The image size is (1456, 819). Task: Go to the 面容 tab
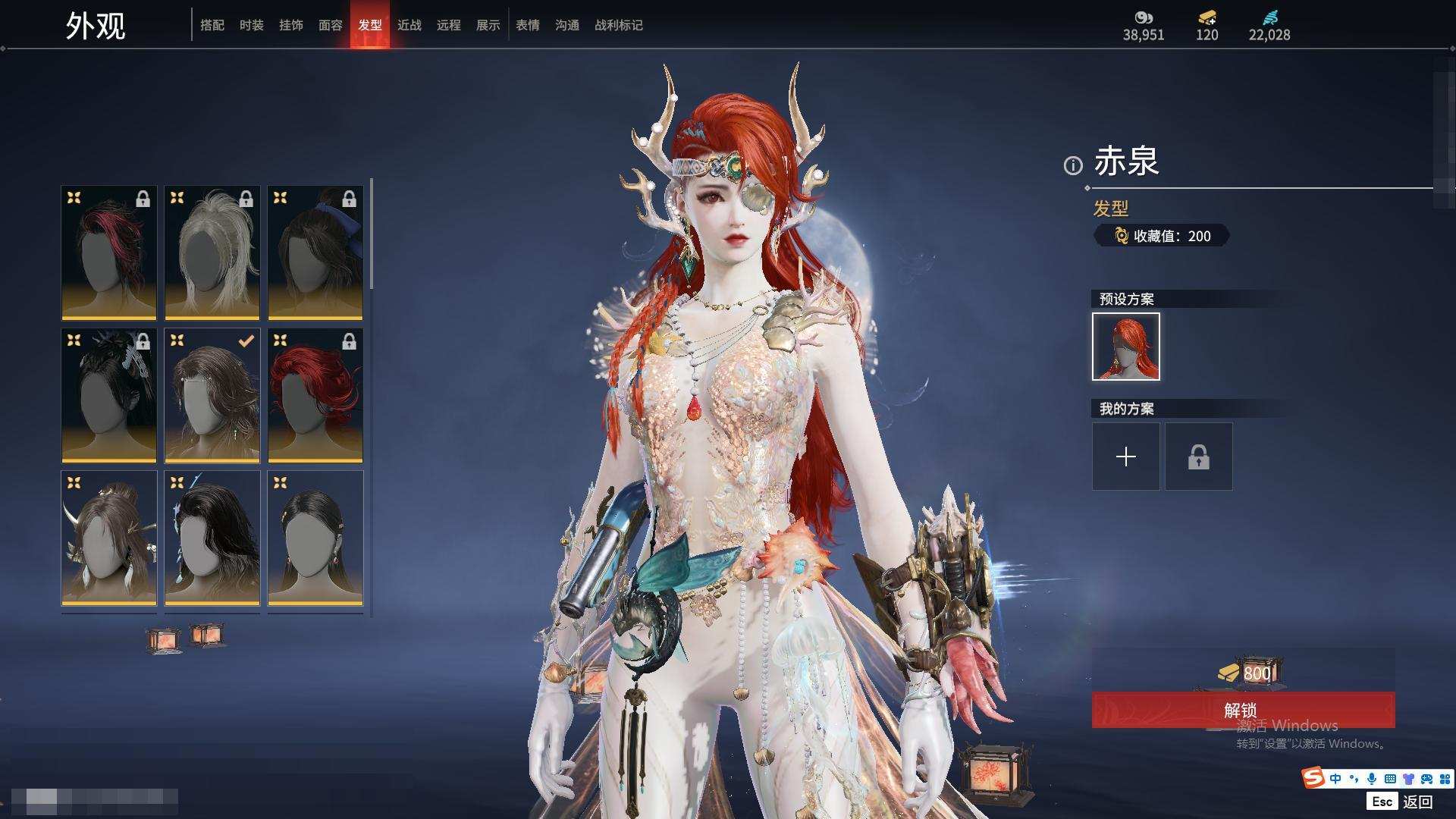pyautogui.click(x=330, y=25)
